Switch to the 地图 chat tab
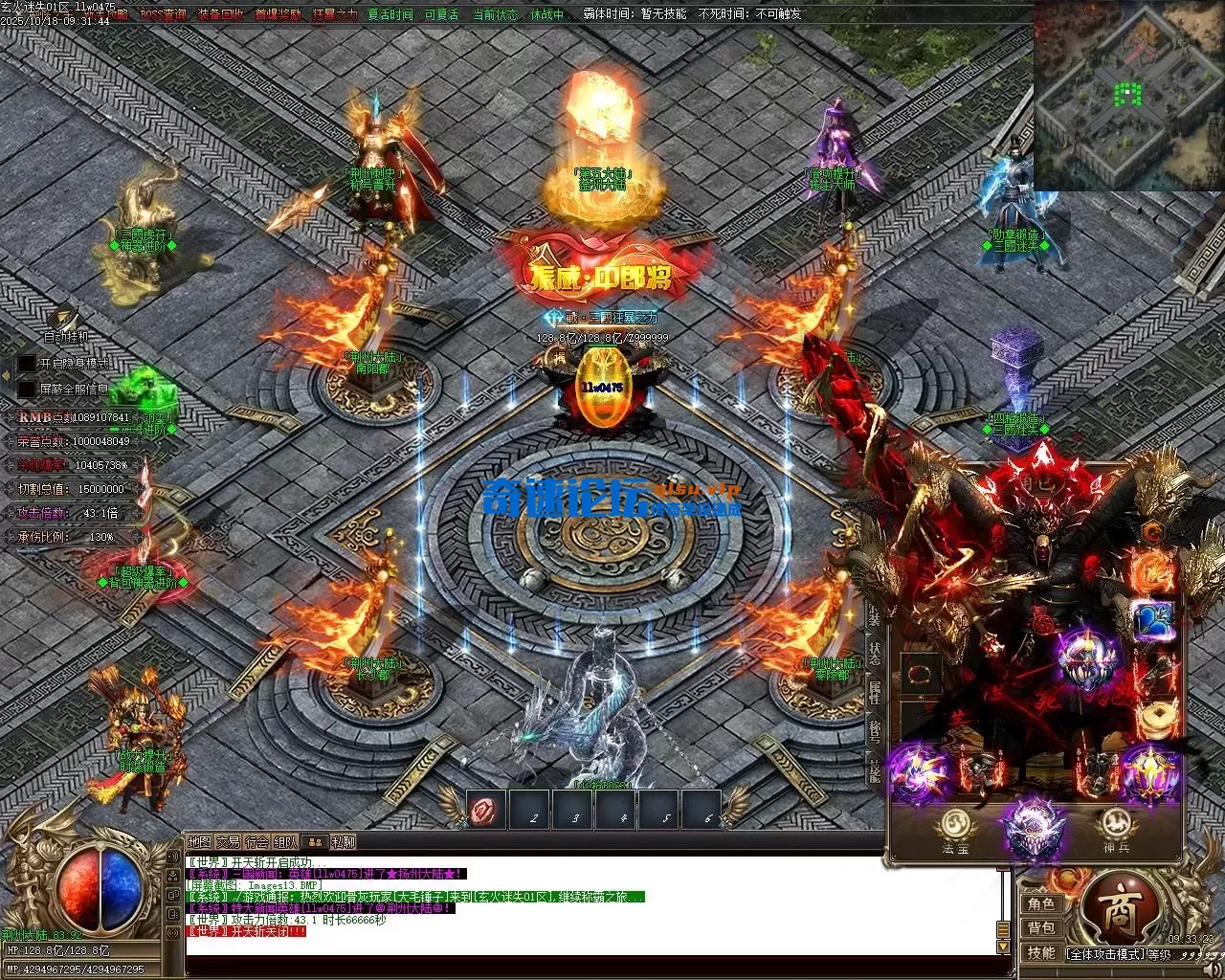Viewport: 1225px width, 980px height. pos(199,842)
